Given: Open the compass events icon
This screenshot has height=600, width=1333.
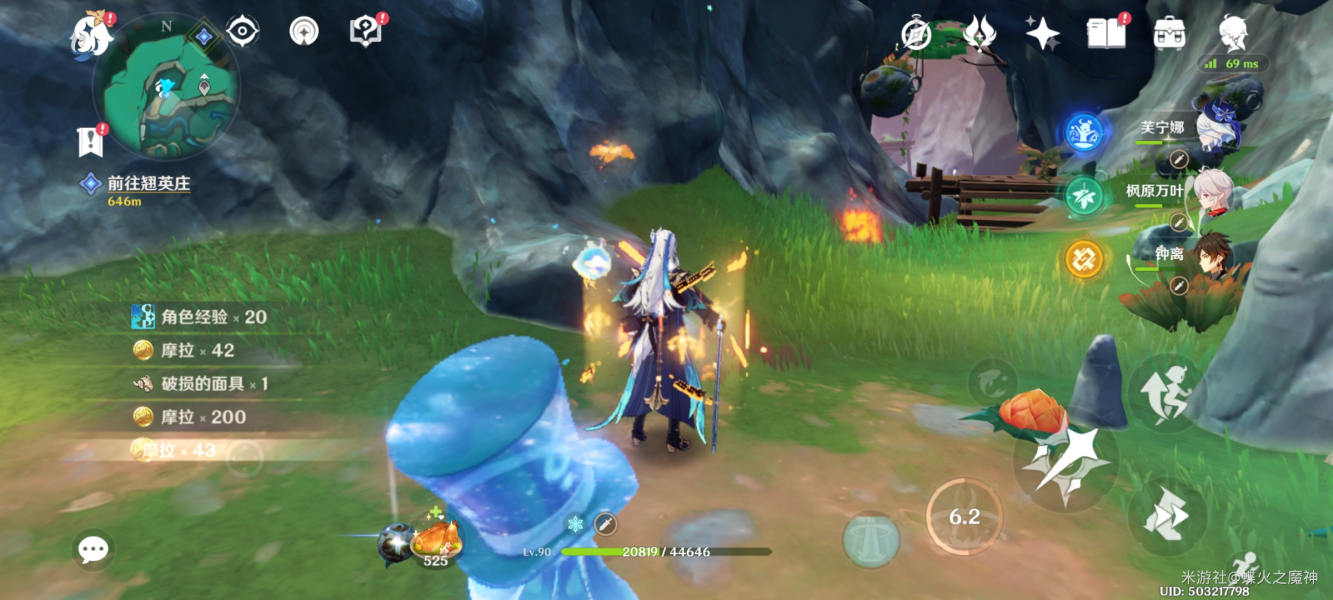Looking at the screenshot, I should click(915, 34).
